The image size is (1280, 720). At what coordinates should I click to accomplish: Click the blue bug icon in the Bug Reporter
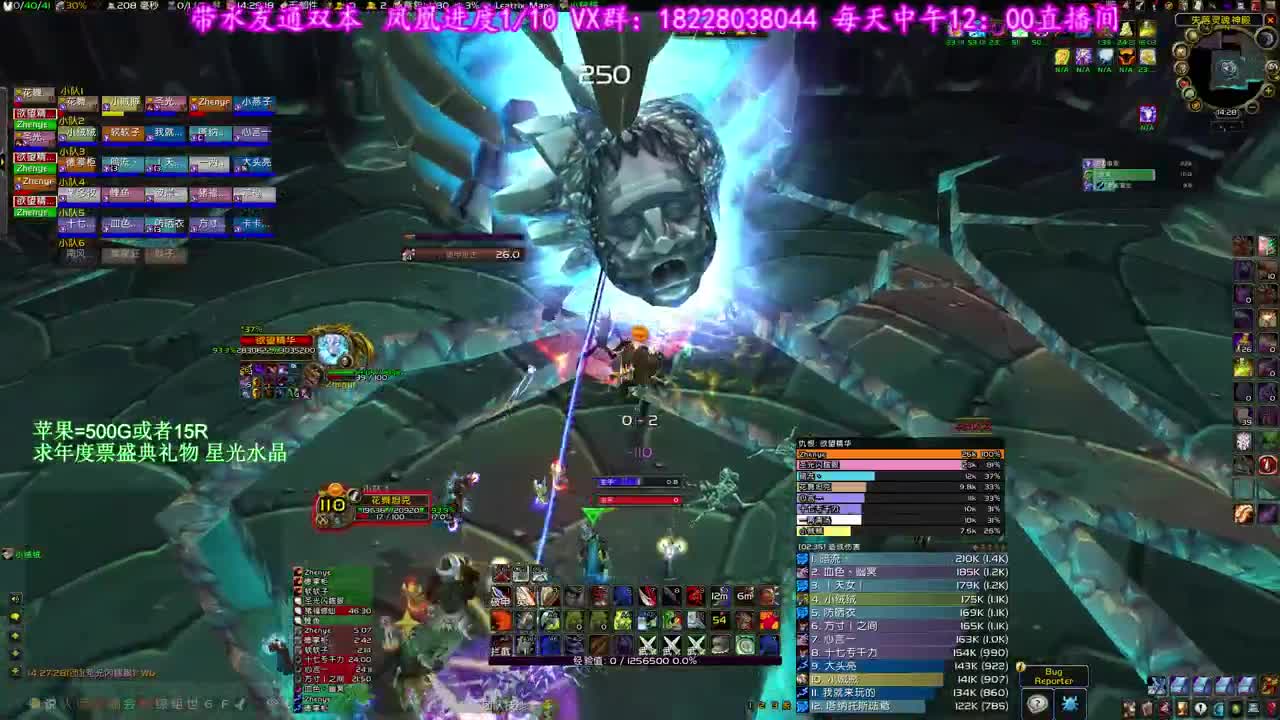pos(1070,703)
